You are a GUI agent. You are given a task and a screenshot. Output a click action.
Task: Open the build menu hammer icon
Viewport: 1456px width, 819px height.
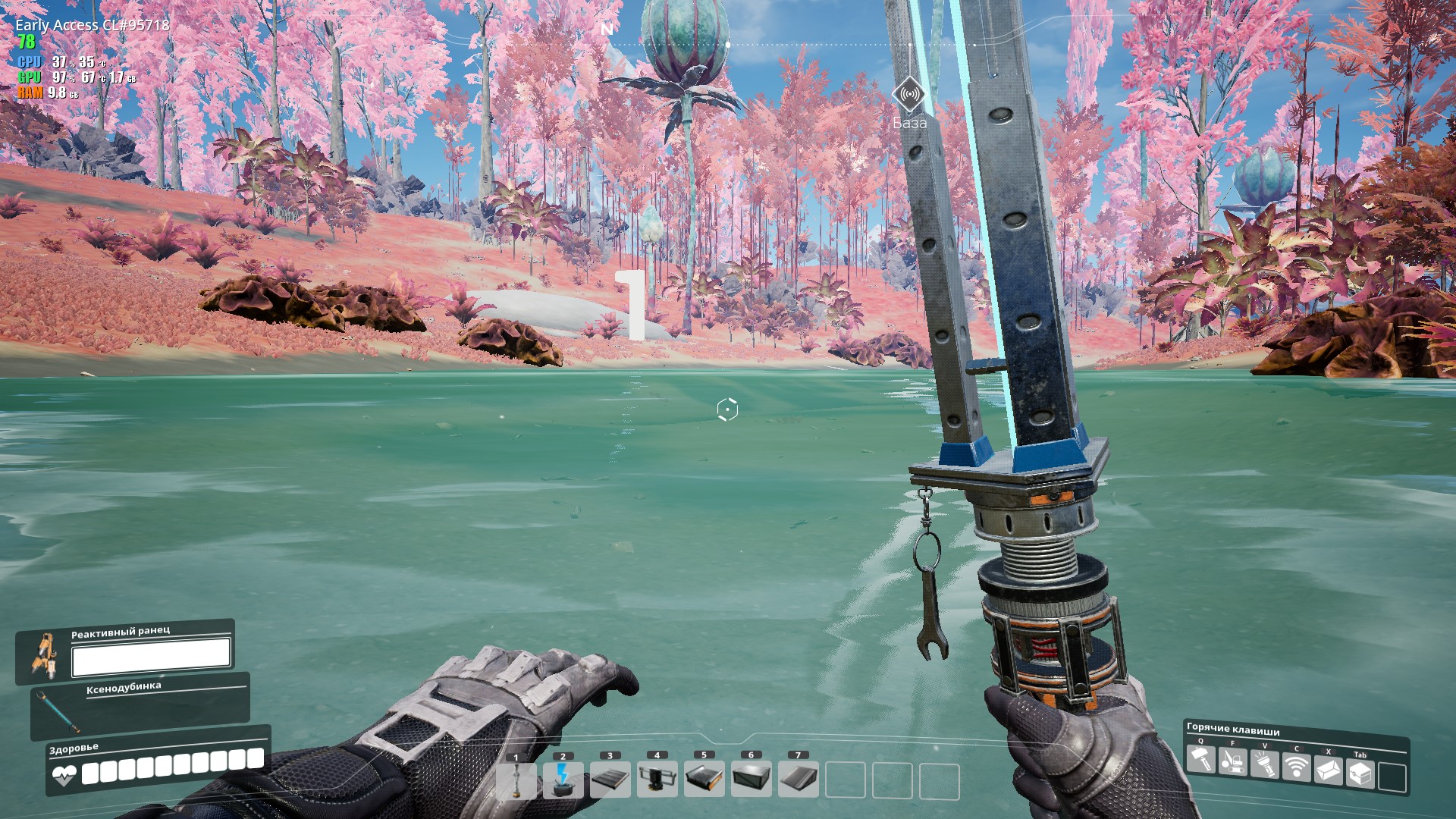[1201, 759]
